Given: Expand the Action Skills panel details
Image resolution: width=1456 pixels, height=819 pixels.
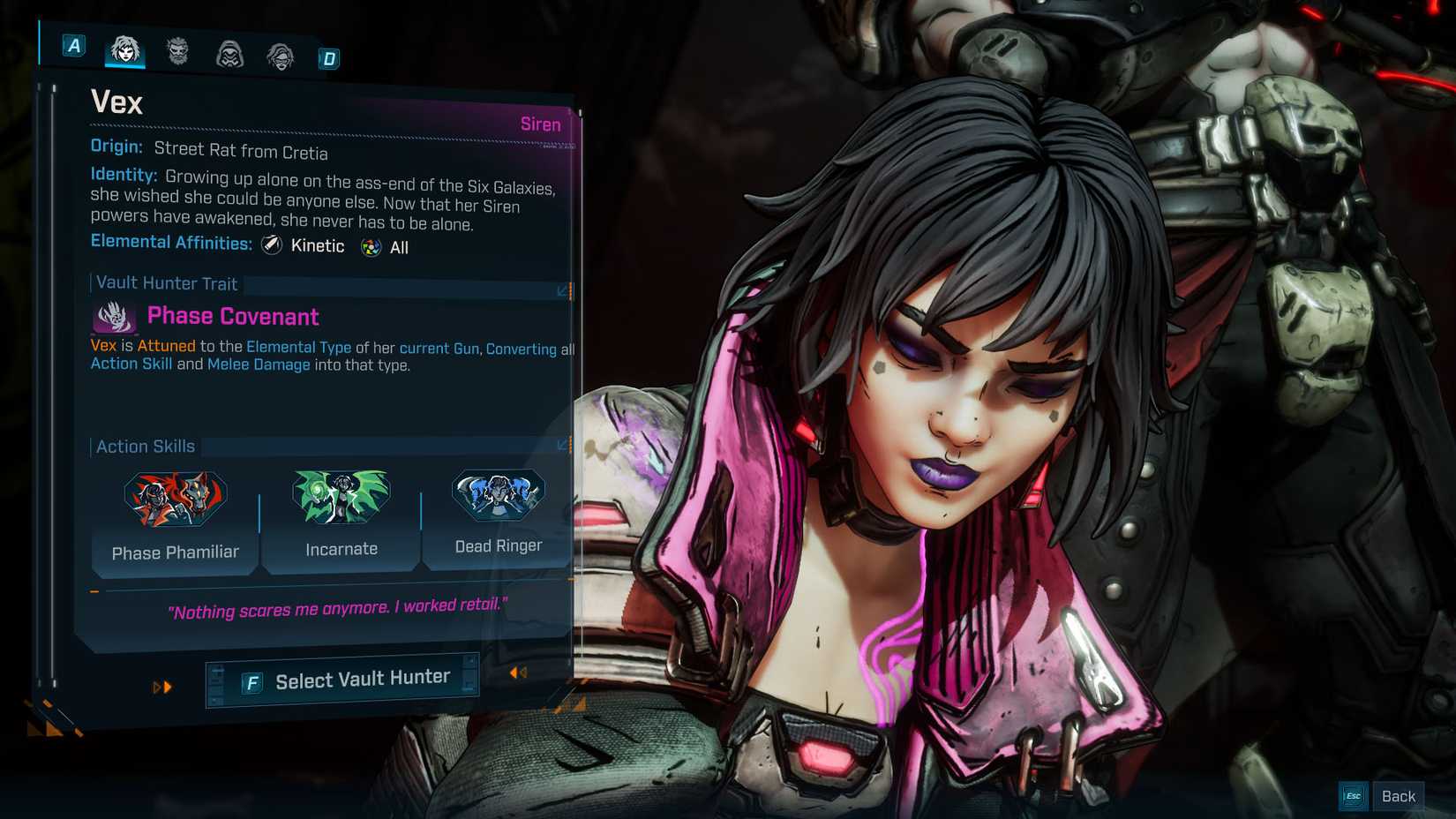Looking at the screenshot, I should point(562,446).
